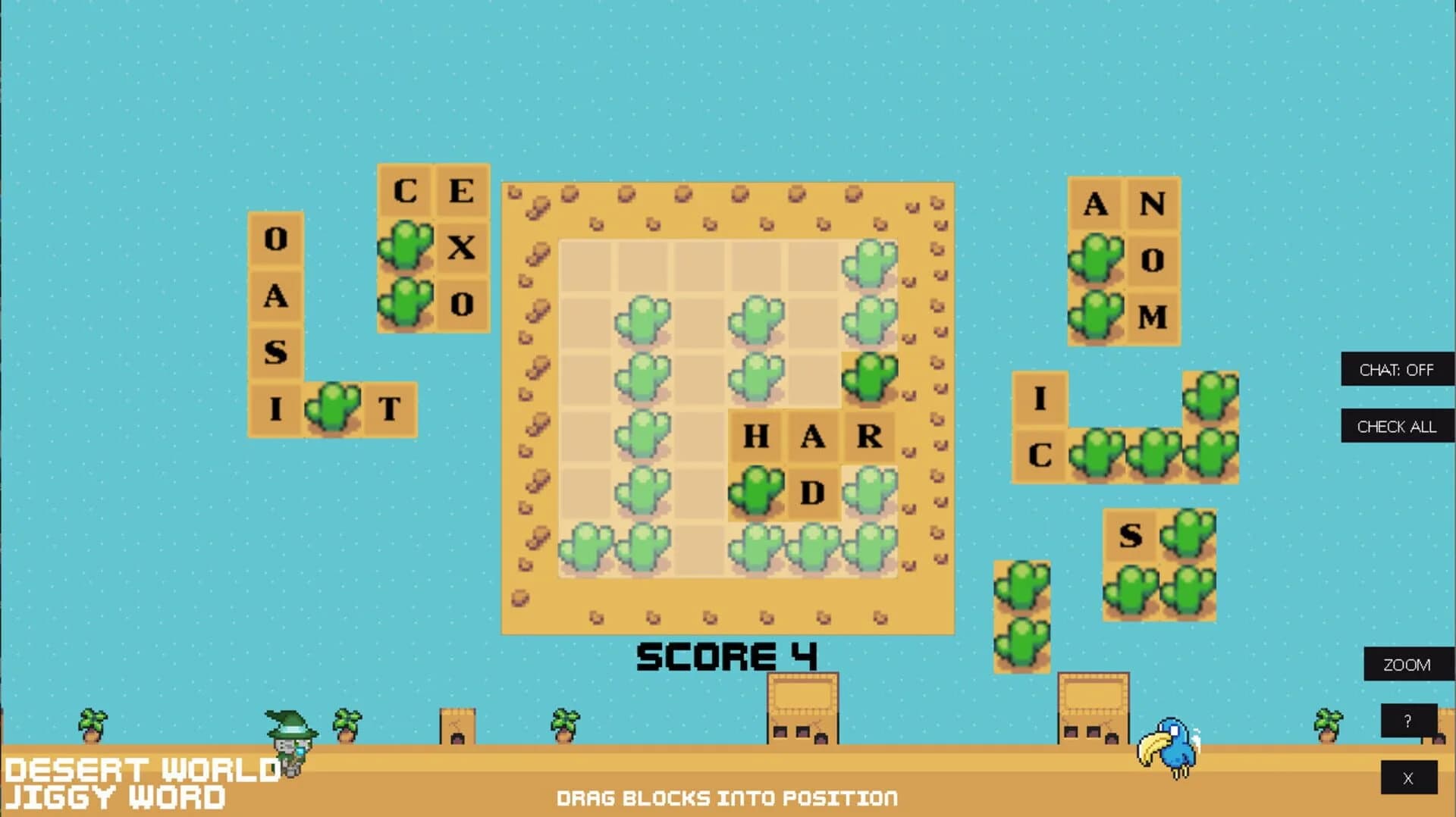The width and height of the screenshot is (1456, 817).
Task: Select the cactus next to the S tile
Action: pyautogui.click(x=1188, y=531)
